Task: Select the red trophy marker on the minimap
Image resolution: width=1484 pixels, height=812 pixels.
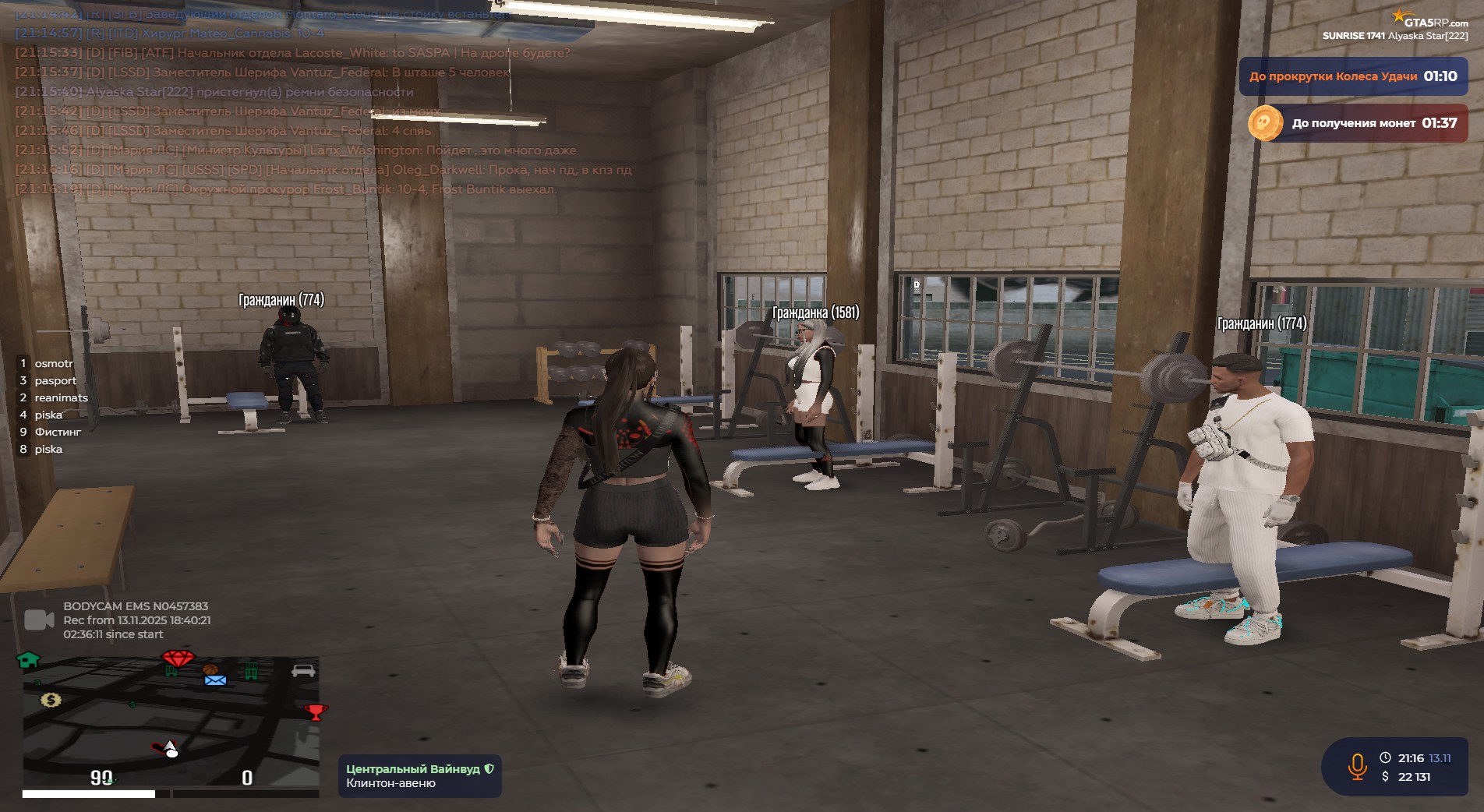Action: (x=315, y=711)
